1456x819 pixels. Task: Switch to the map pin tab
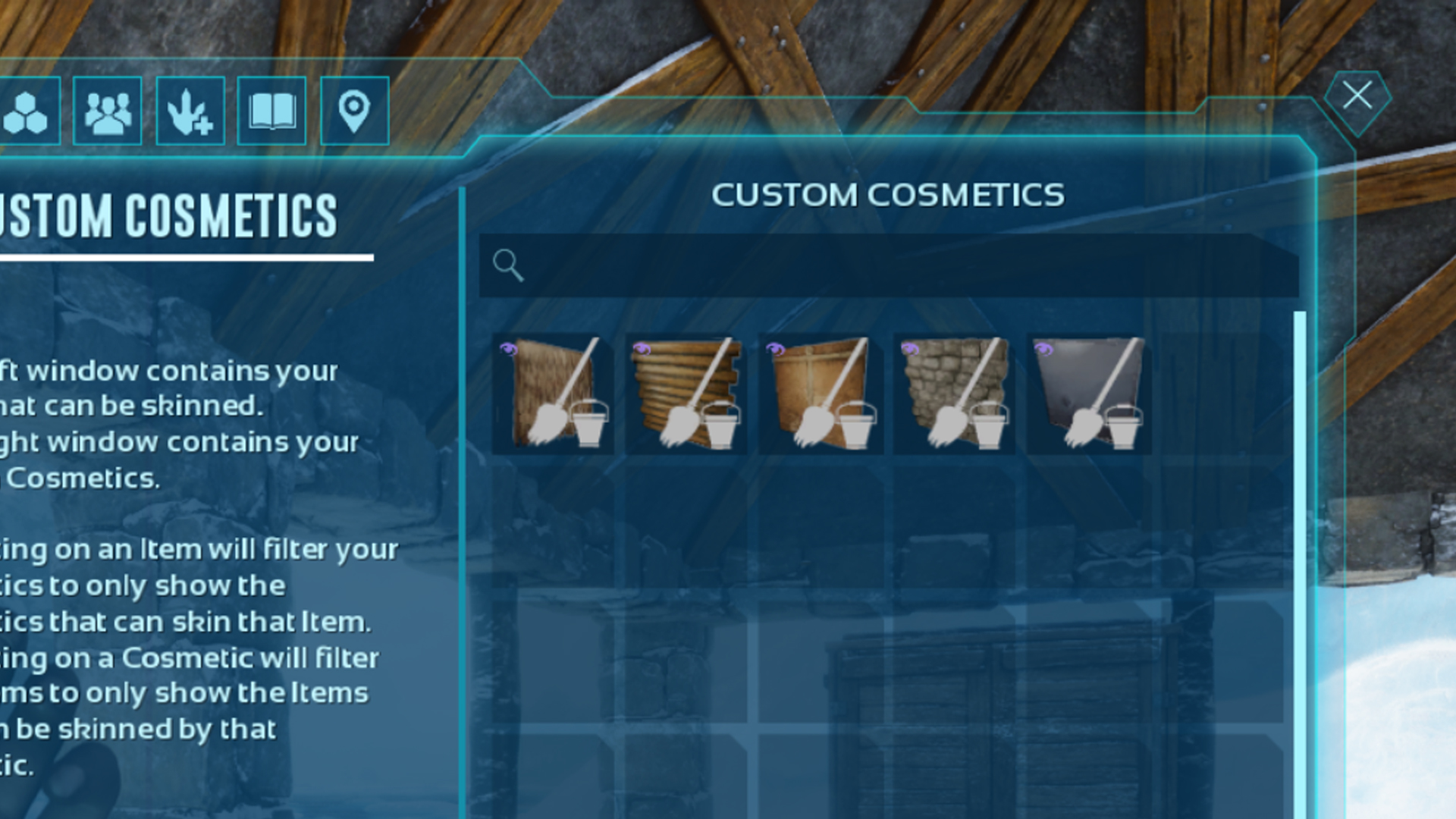coord(354,111)
